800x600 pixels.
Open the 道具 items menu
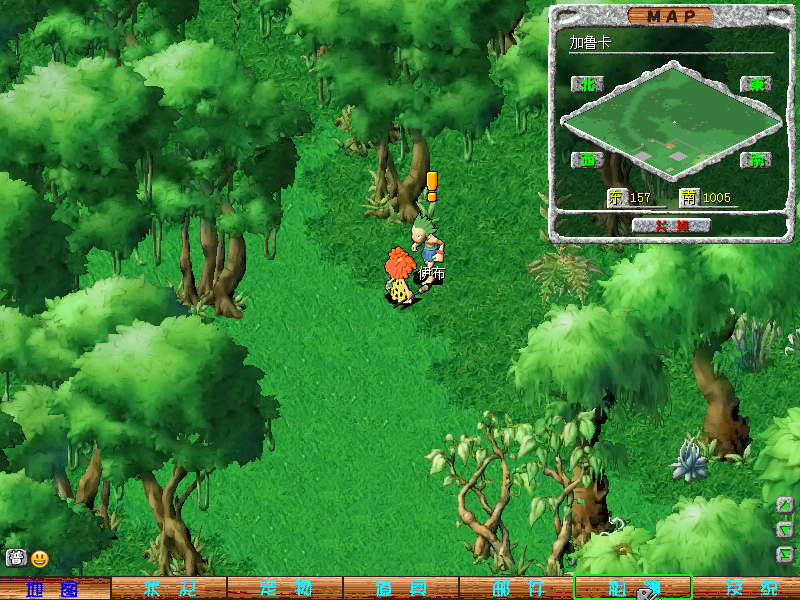coord(400,589)
